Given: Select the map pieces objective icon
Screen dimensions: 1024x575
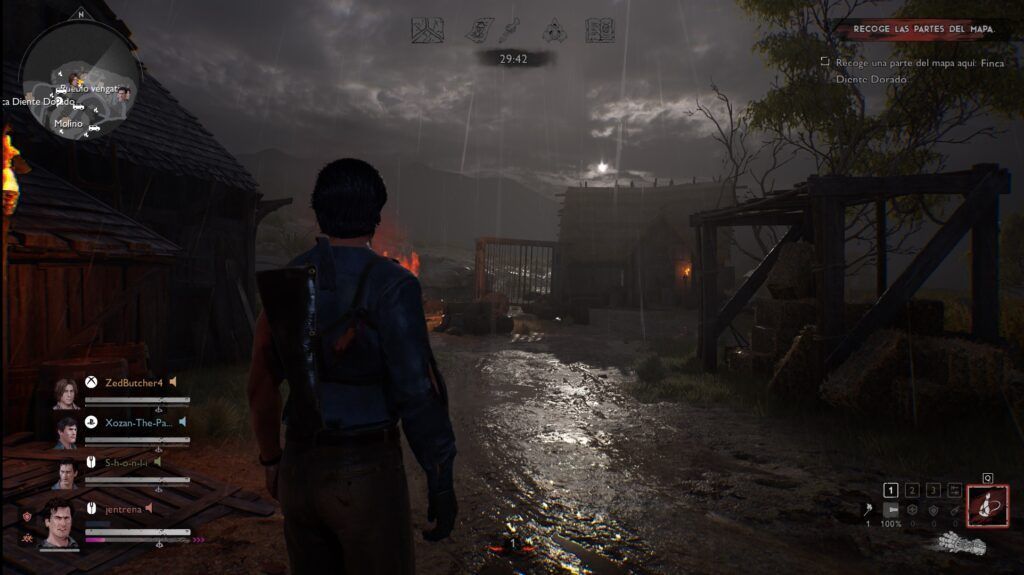Looking at the screenshot, I should [x=427, y=30].
